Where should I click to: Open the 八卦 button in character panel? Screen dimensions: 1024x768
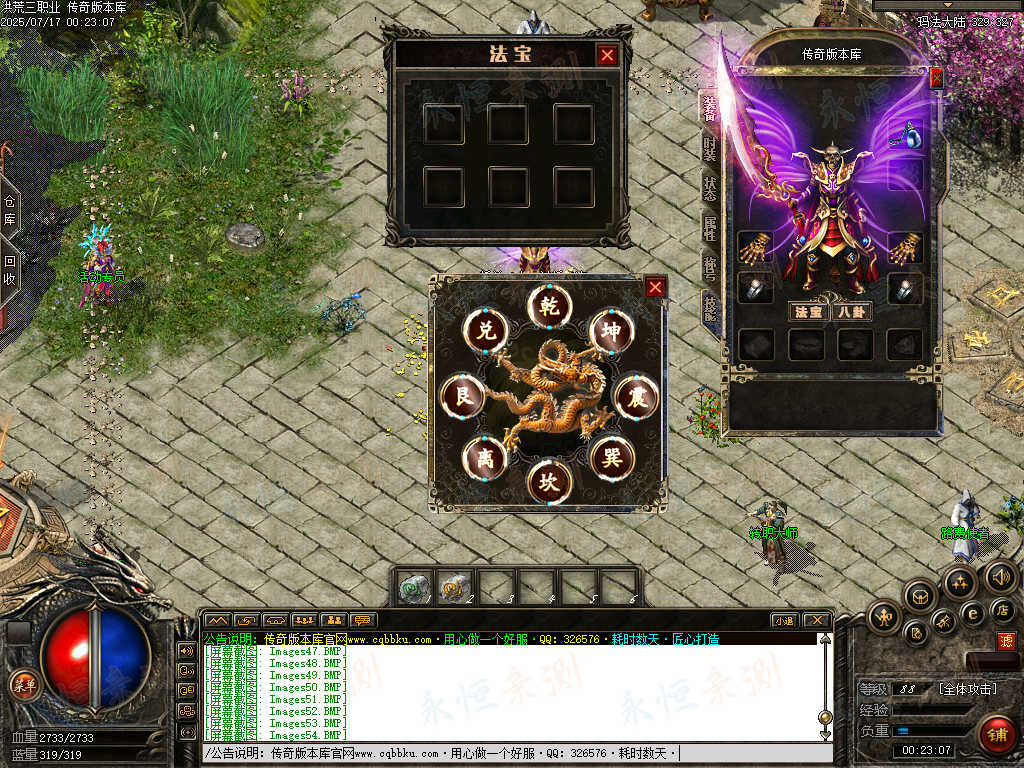pyautogui.click(x=851, y=312)
